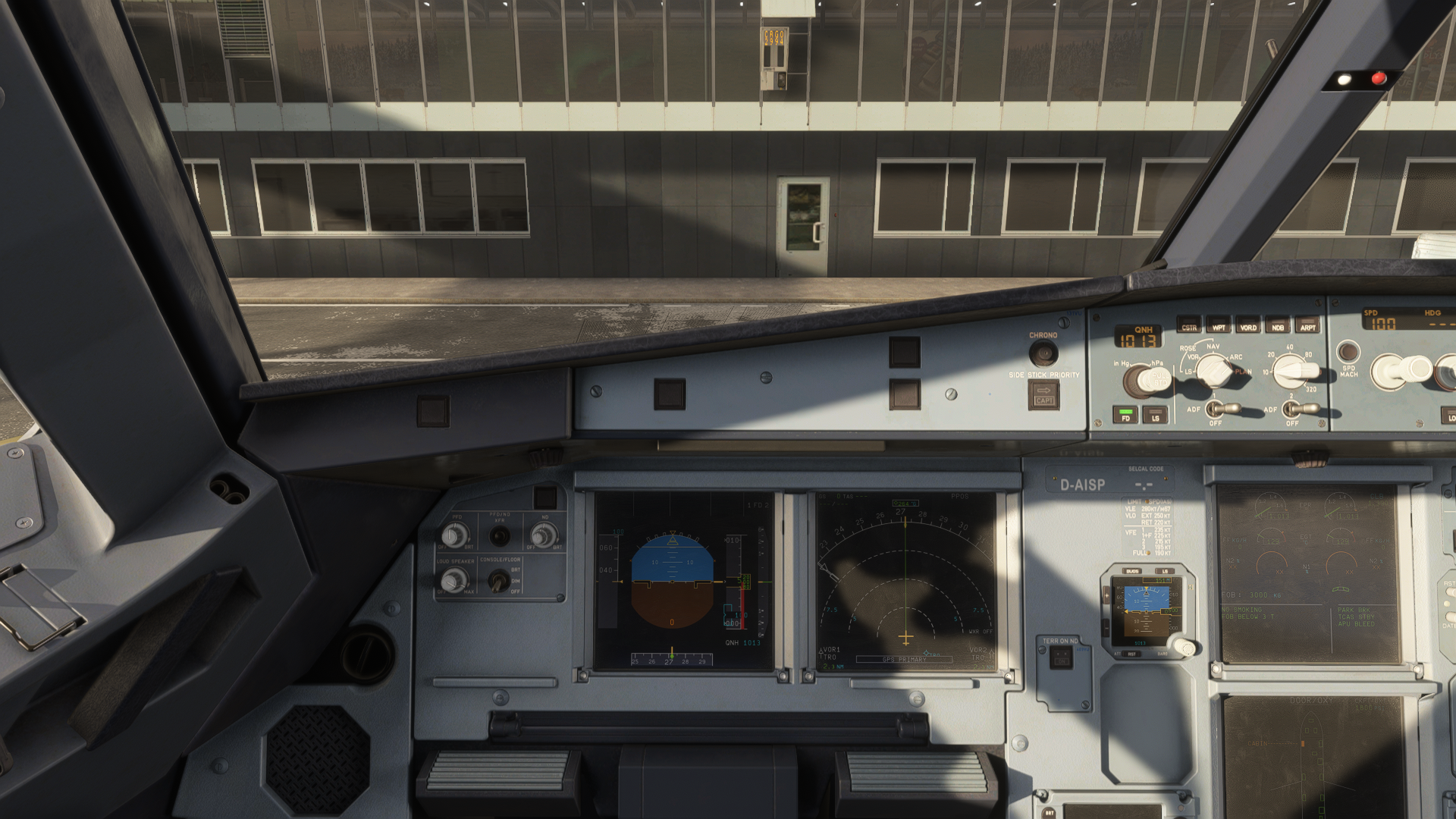The image size is (1456, 819).
Task: Toggle the CSTR button on the EFIS panel
Action: (x=1189, y=327)
